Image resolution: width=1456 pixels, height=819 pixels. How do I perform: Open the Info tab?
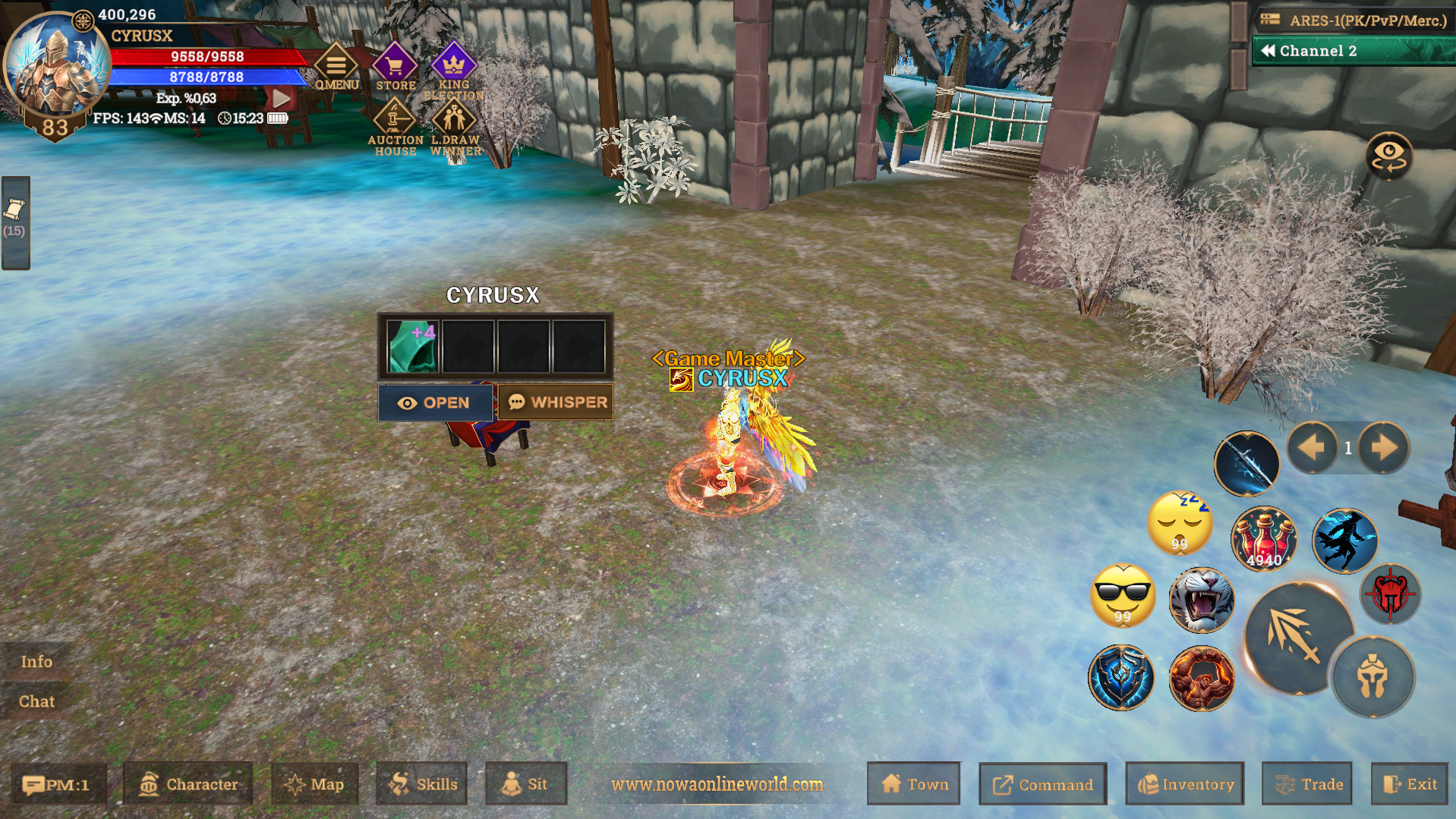[35, 661]
